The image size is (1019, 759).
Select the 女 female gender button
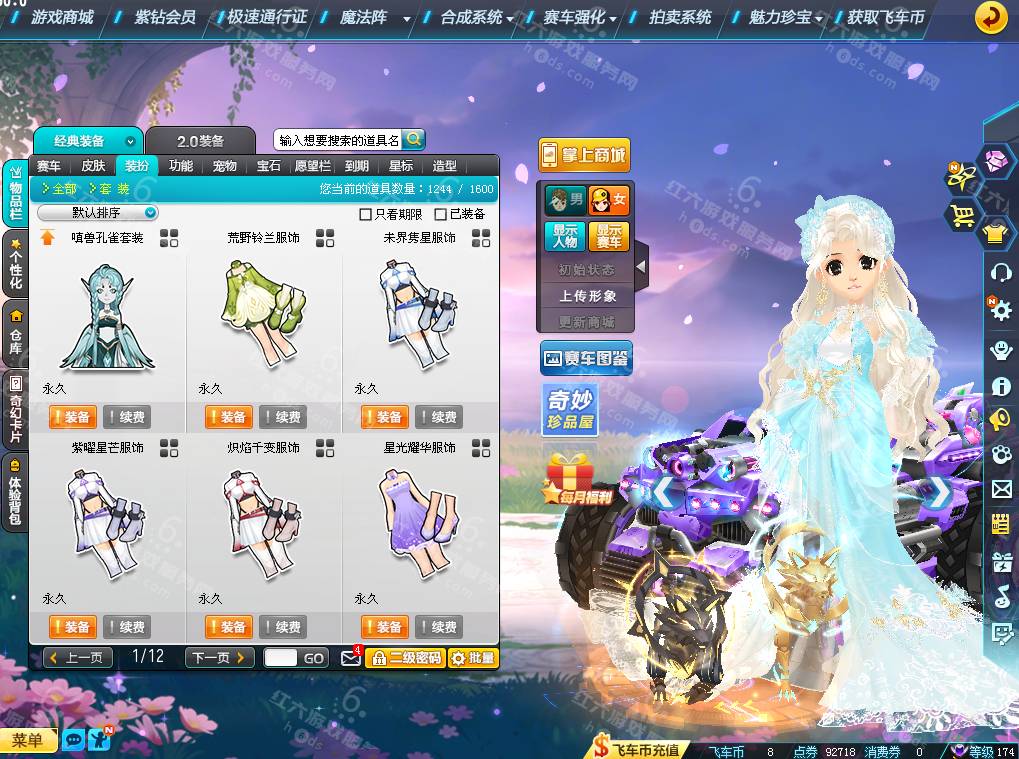tap(608, 200)
